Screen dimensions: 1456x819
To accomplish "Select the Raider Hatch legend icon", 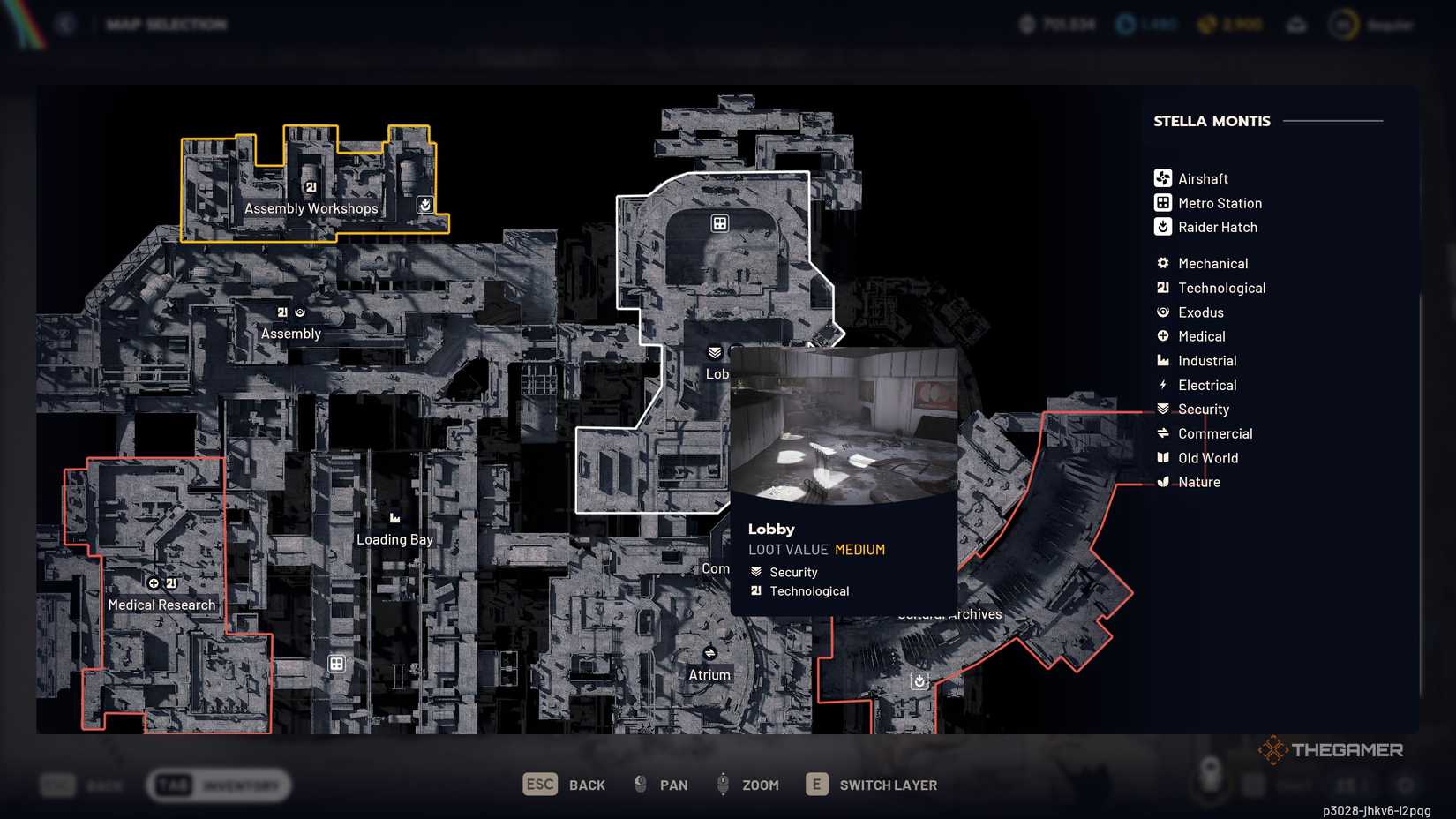I will click(x=1162, y=227).
